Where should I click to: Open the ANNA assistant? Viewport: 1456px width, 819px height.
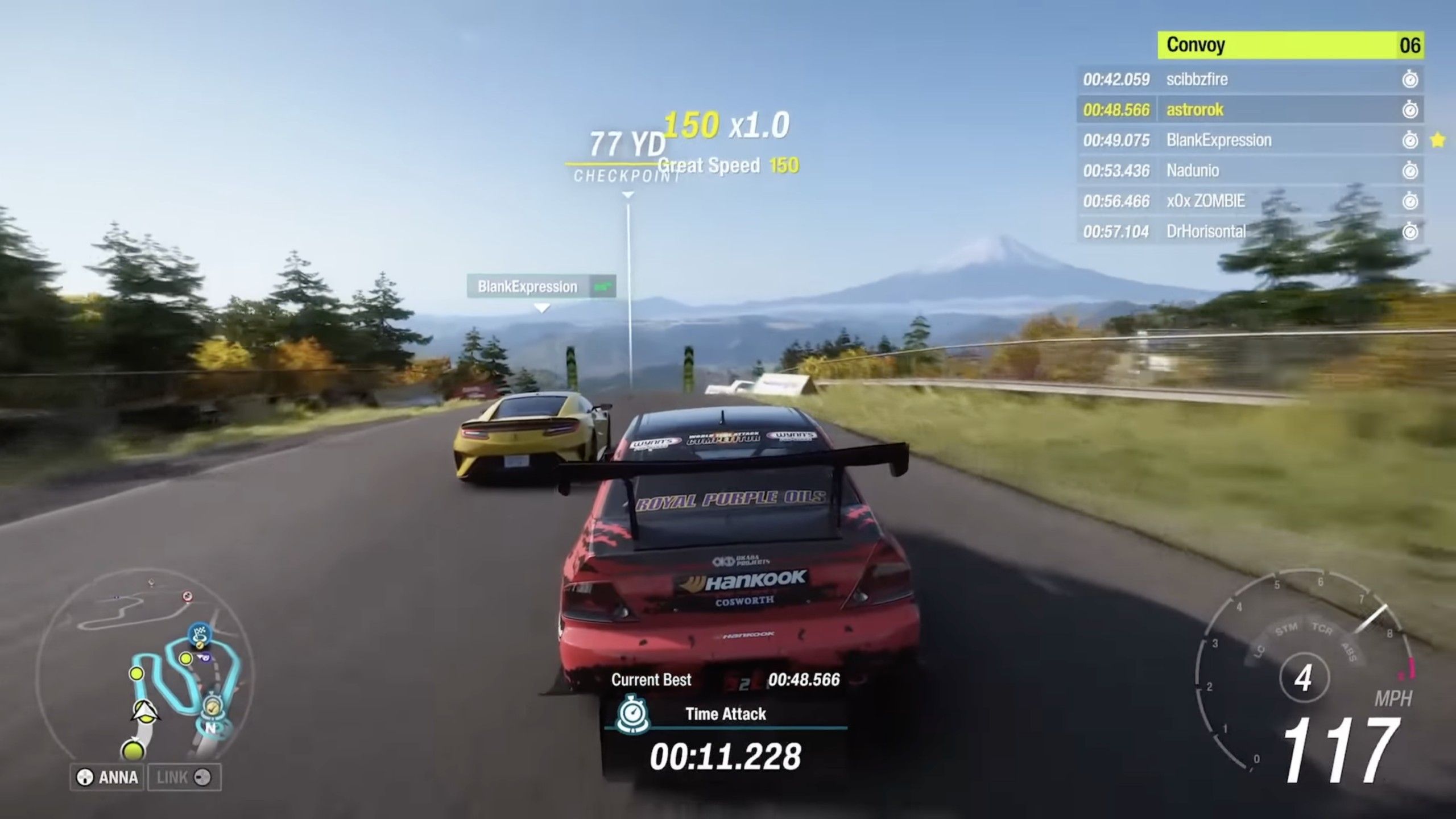click(108, 777)
